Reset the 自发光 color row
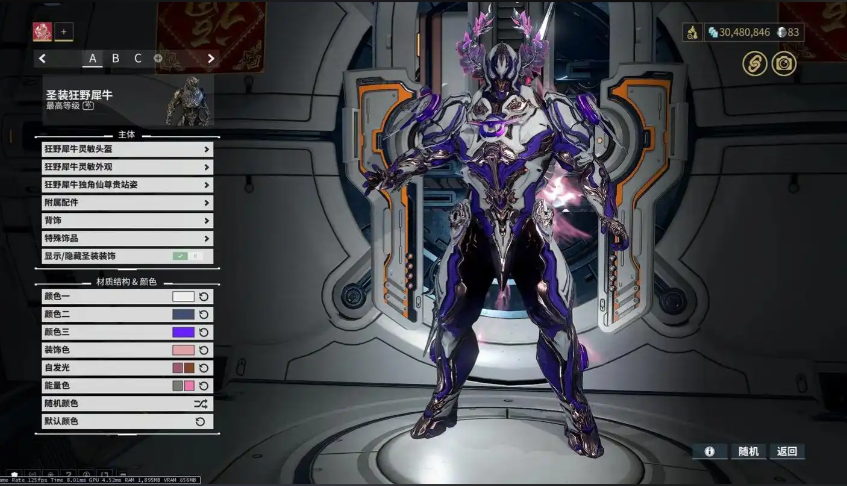Image resolution: width=847 pixels, height=486 pixels. point(204,368)
